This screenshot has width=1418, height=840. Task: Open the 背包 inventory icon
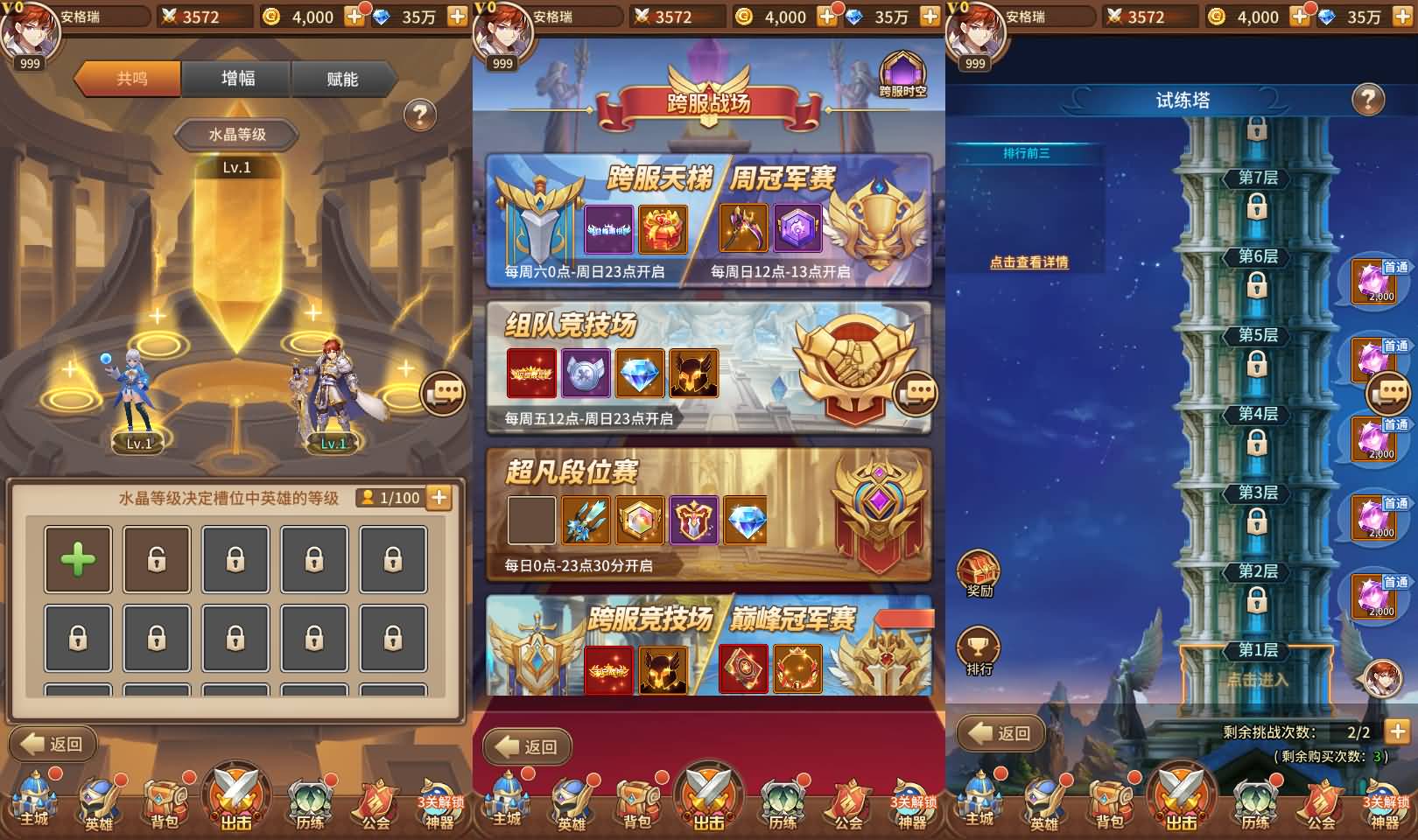click(166, 801)
